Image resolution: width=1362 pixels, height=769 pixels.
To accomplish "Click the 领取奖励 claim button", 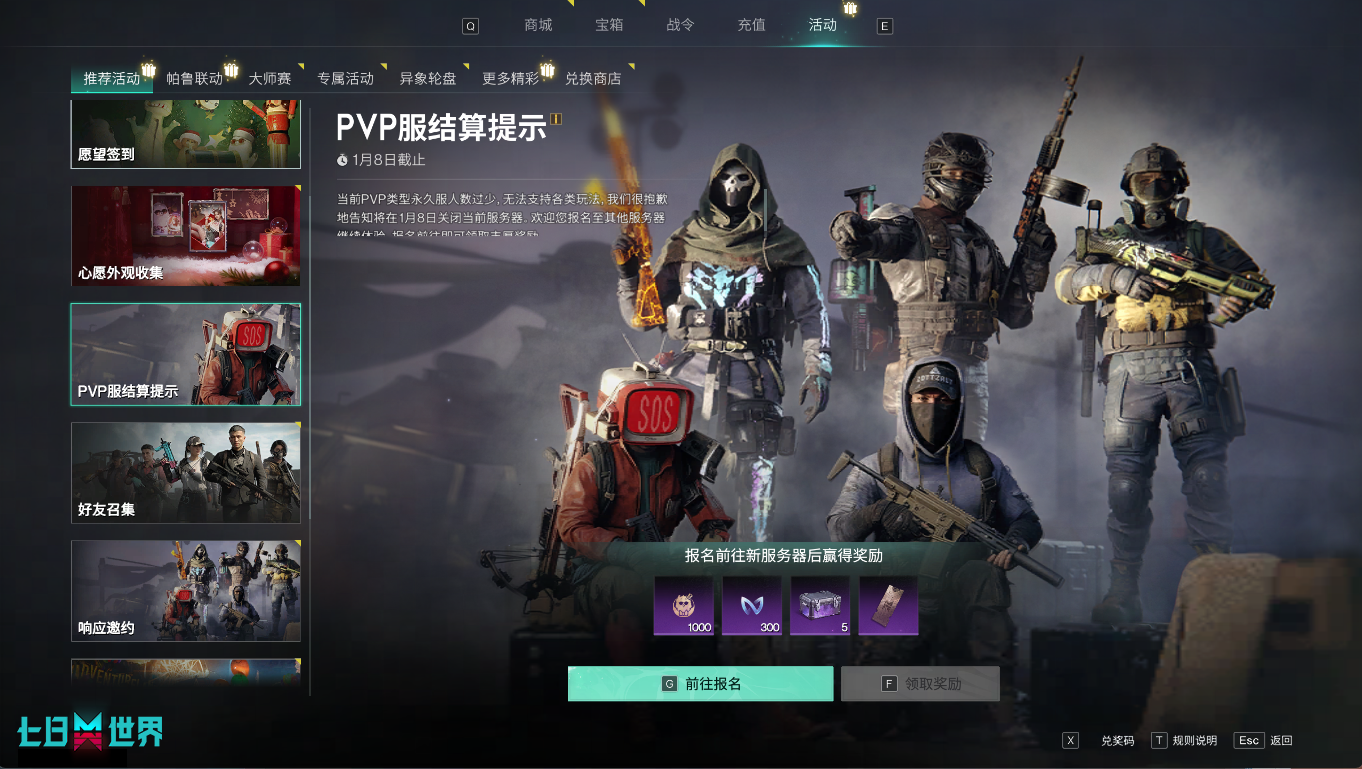I will [x=919, y=683].
